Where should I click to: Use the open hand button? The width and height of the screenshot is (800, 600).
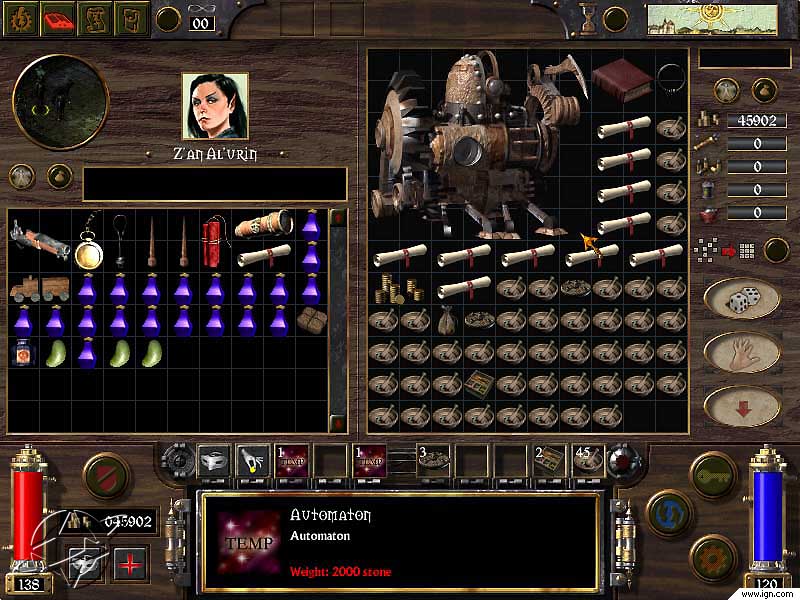tap(741, 352)
